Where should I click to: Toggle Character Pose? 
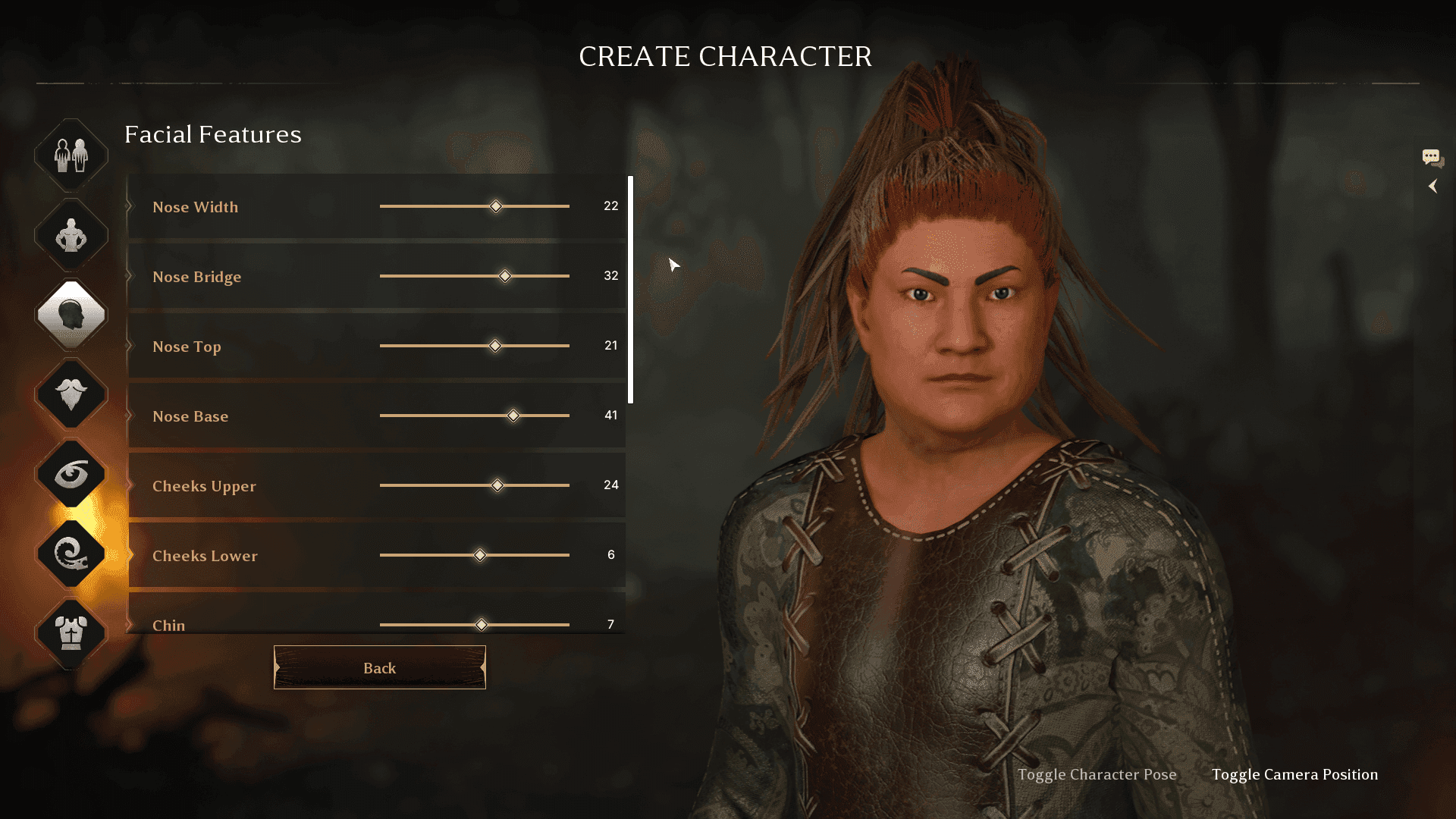click(1097, 774)
